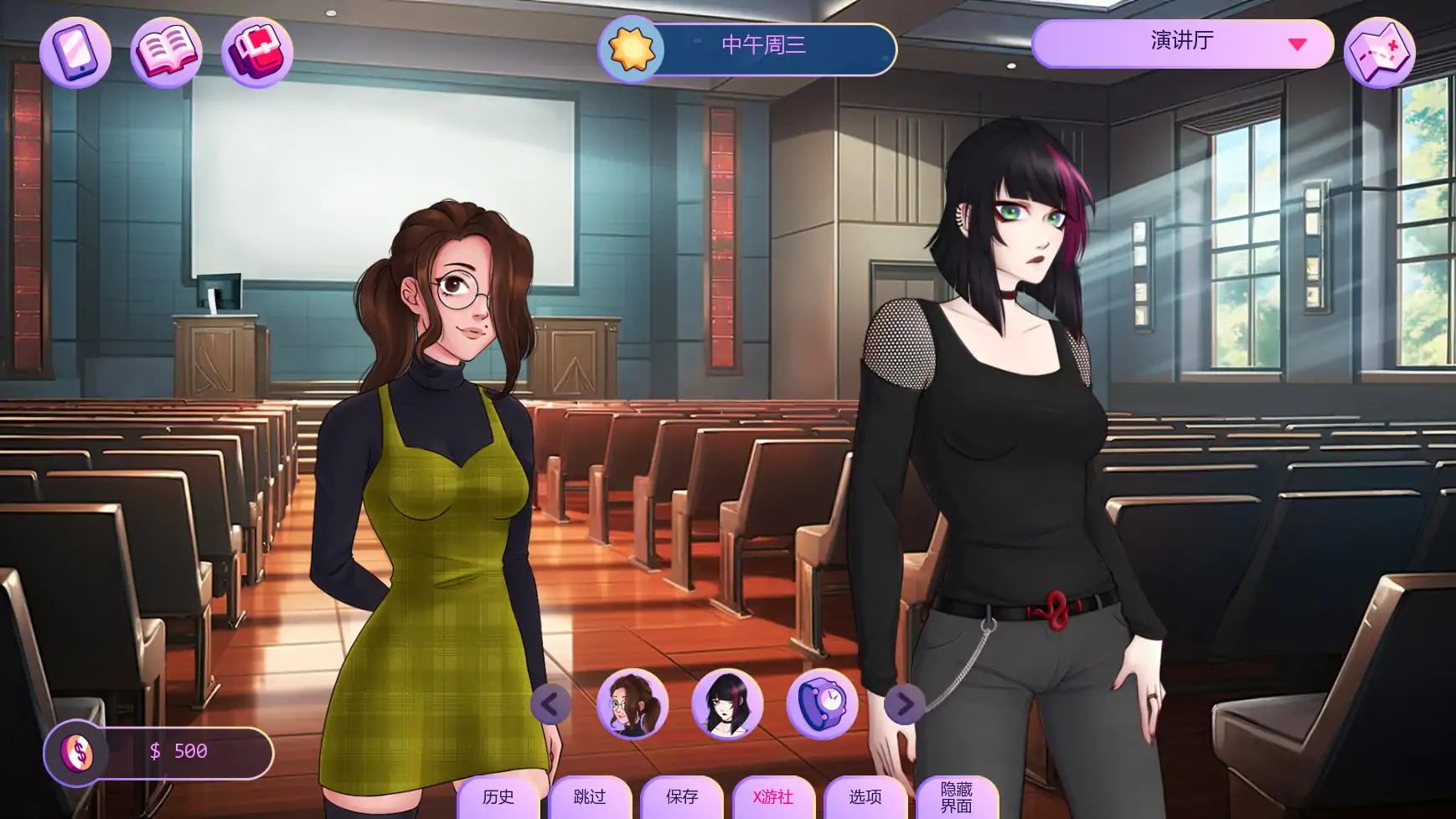This screenshot has width=1456, height=819.
Task: Select the goth girl's portrait
Action: (727, 706)
